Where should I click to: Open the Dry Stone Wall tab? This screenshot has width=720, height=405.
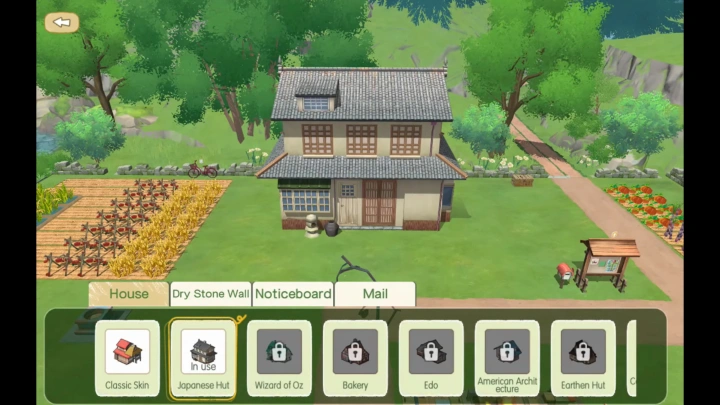click(210, 294)
